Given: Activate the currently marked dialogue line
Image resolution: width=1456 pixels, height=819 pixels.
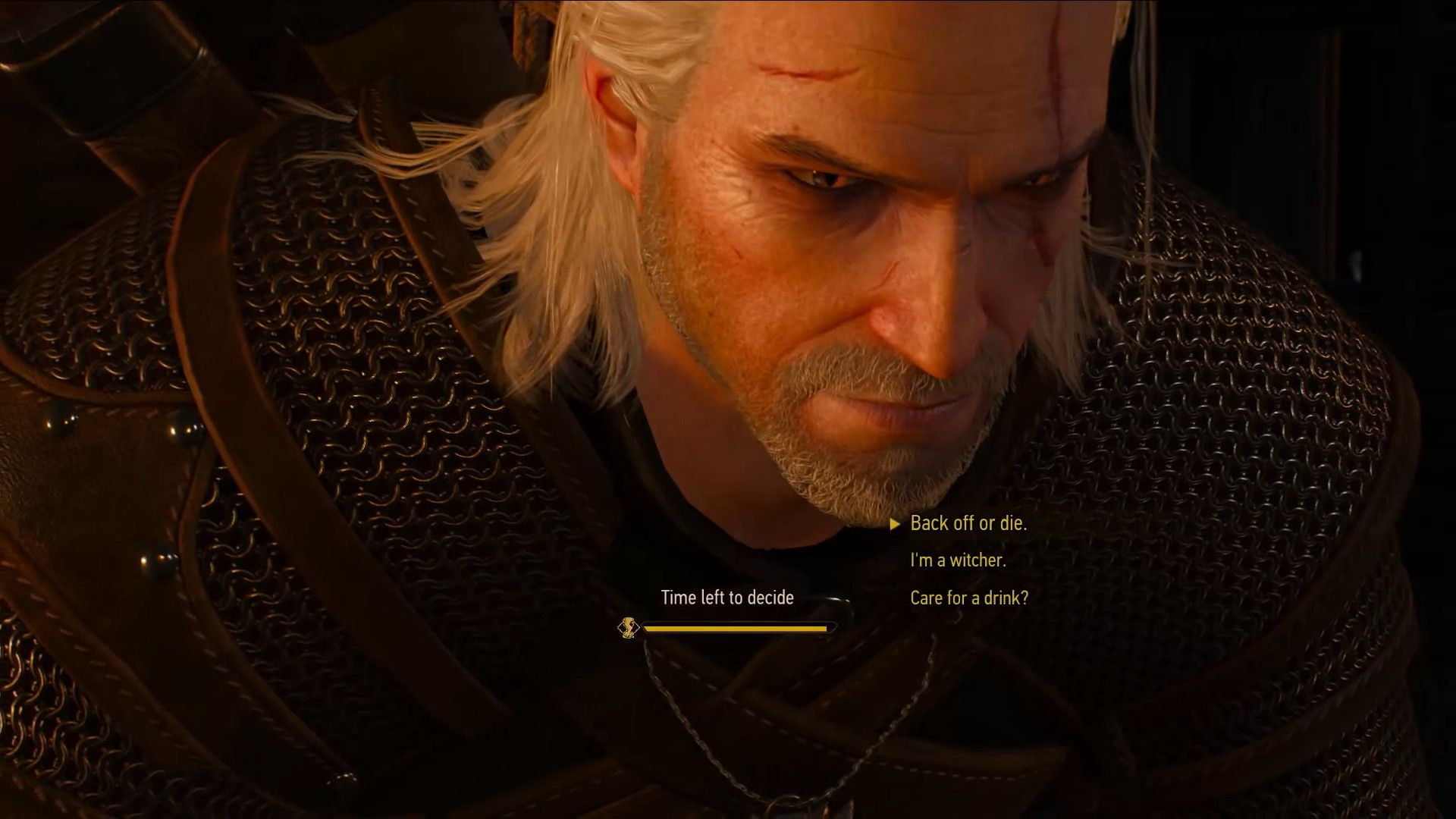Looking at the screenshot, I should pyautogui.click(x=968, y=523).
